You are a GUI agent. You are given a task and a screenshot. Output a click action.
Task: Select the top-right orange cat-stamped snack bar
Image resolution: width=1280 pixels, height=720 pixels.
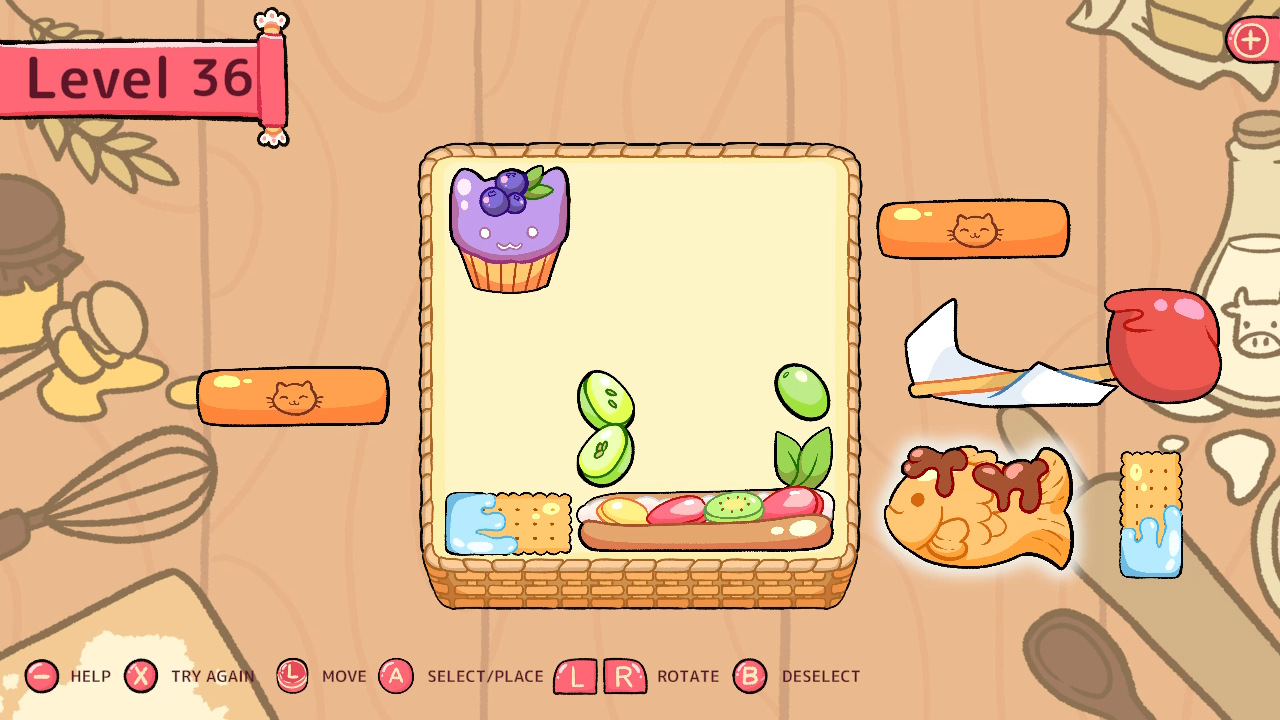[973, 229]
